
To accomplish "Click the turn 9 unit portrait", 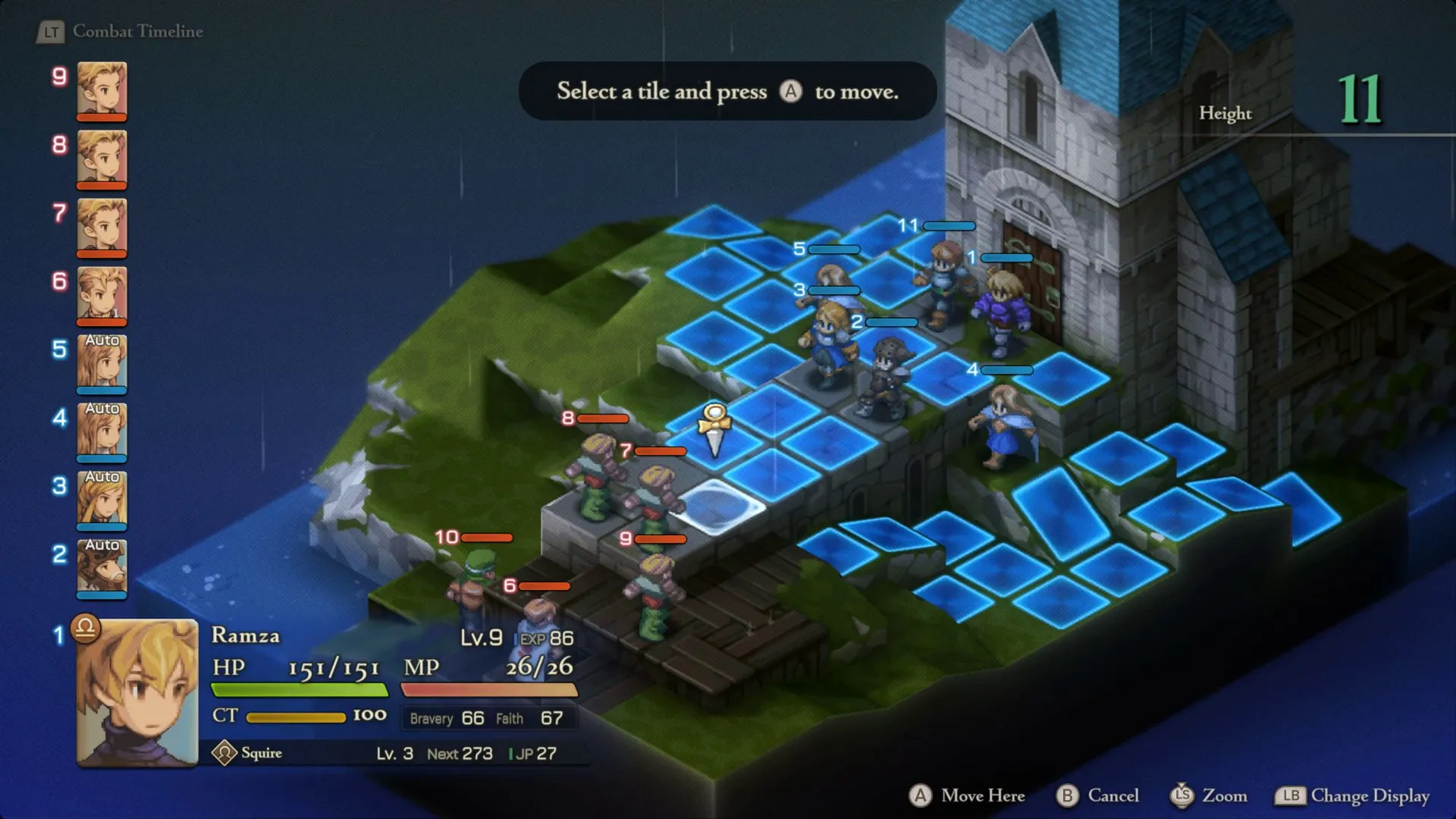I will pos(101,91).
